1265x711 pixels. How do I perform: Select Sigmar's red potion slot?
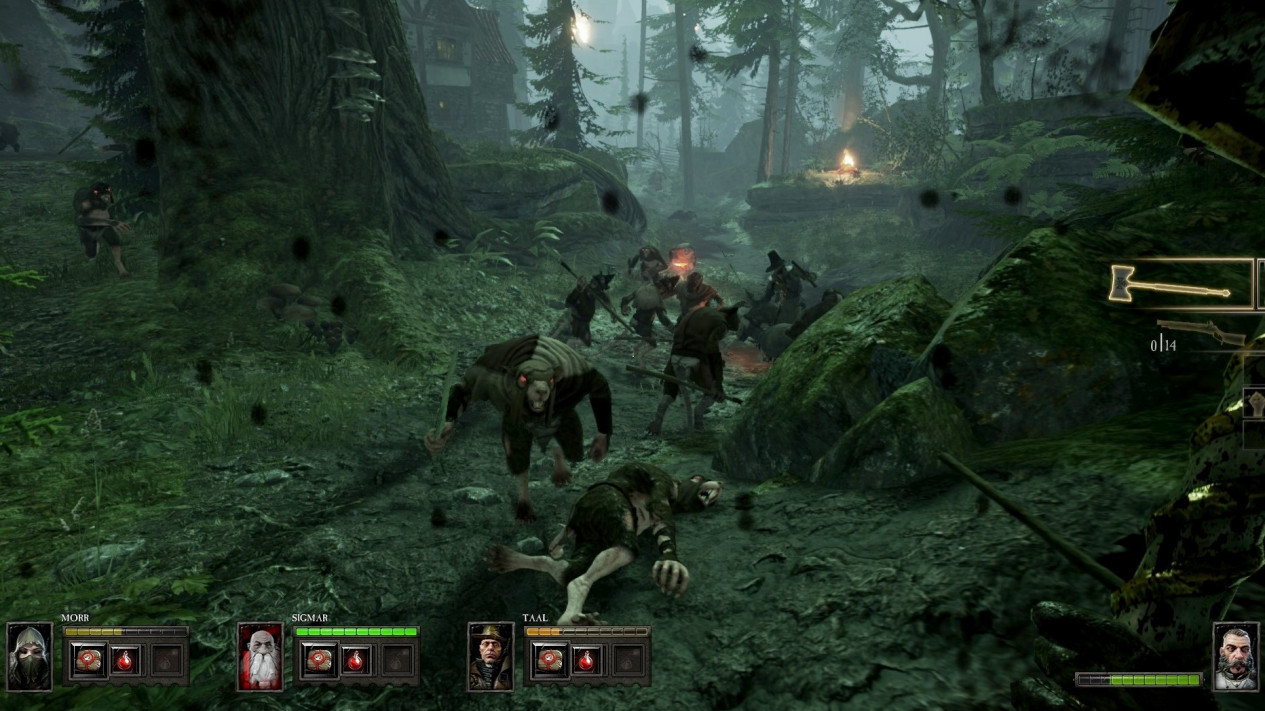[x=357, y=660]
